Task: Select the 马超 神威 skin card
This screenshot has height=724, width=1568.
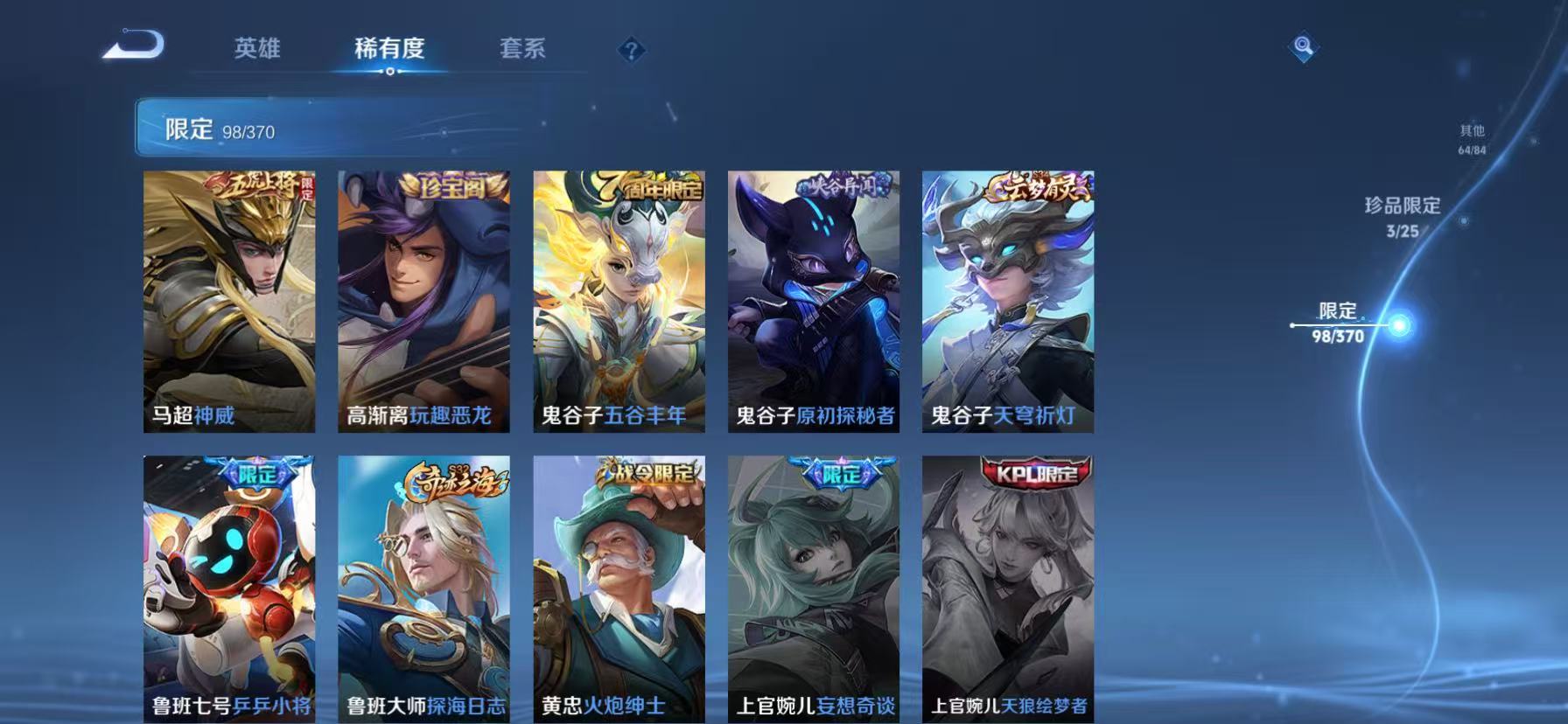Action: coord(228,302)
